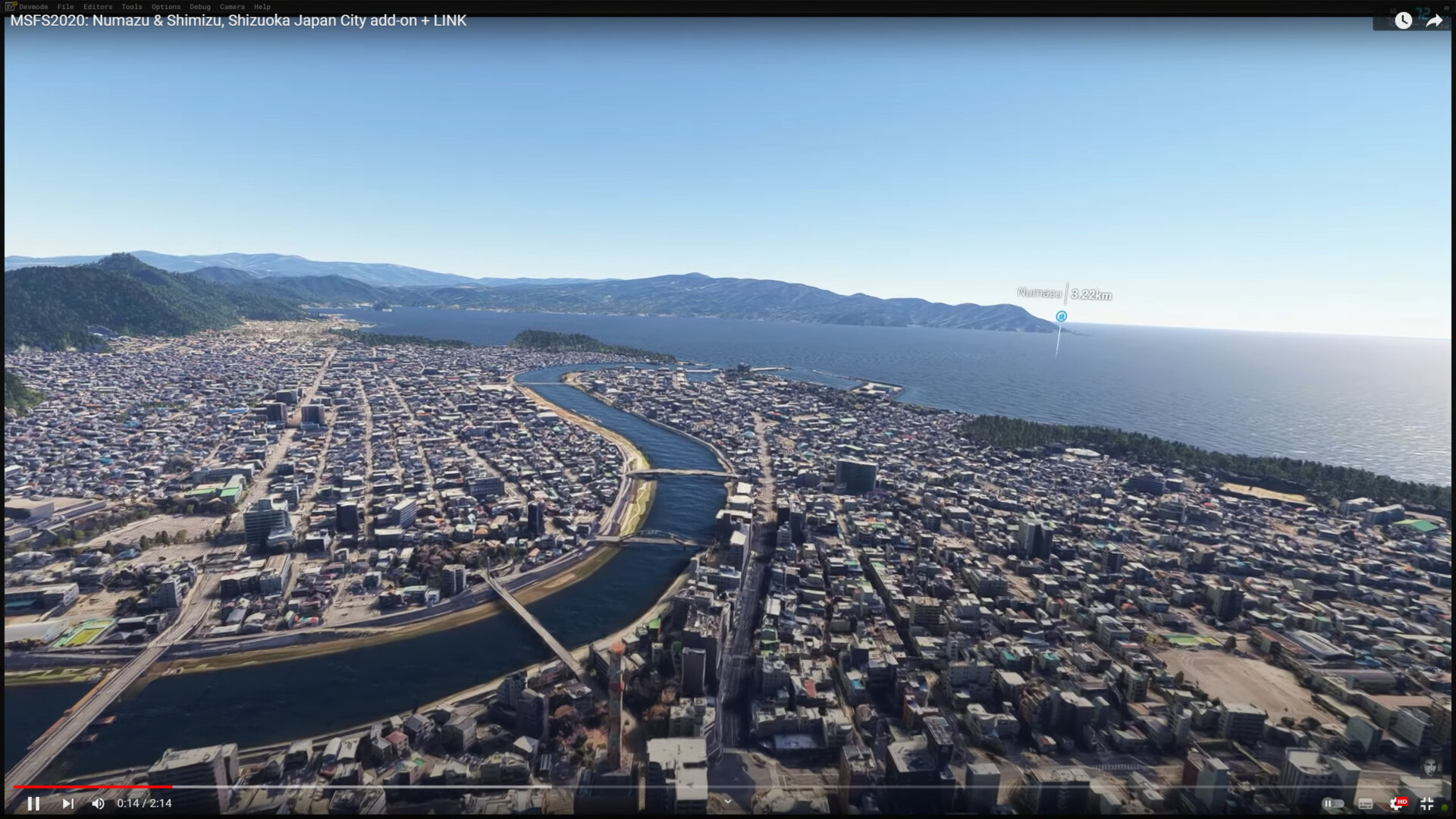Open the Debug menu
Viewport: 1456px width, 819px height.
coord(199,7)
